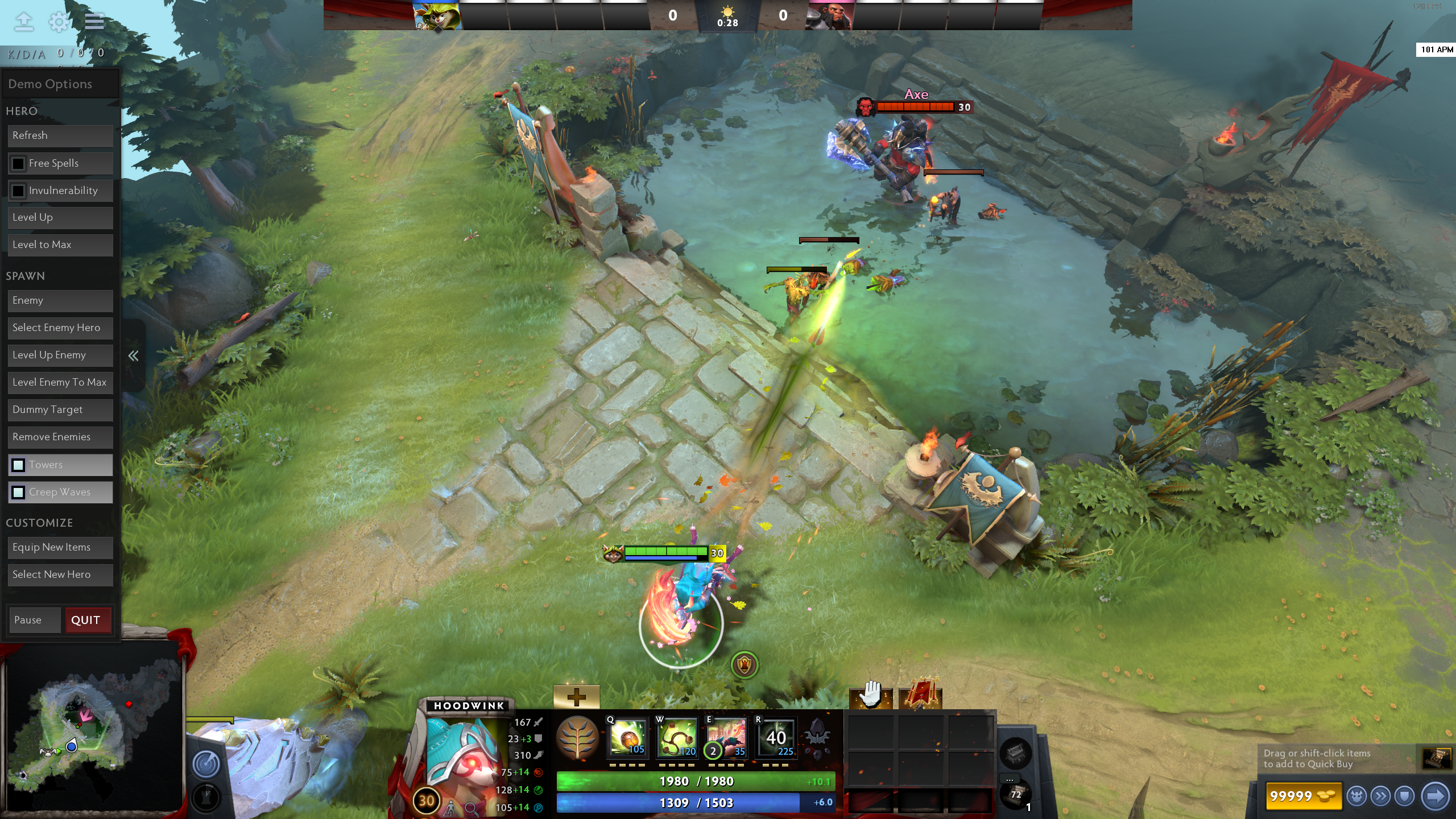Viewport: 1456px width, 819px height.
Task: Click the Refresh hero button
Action: point(60,135)
